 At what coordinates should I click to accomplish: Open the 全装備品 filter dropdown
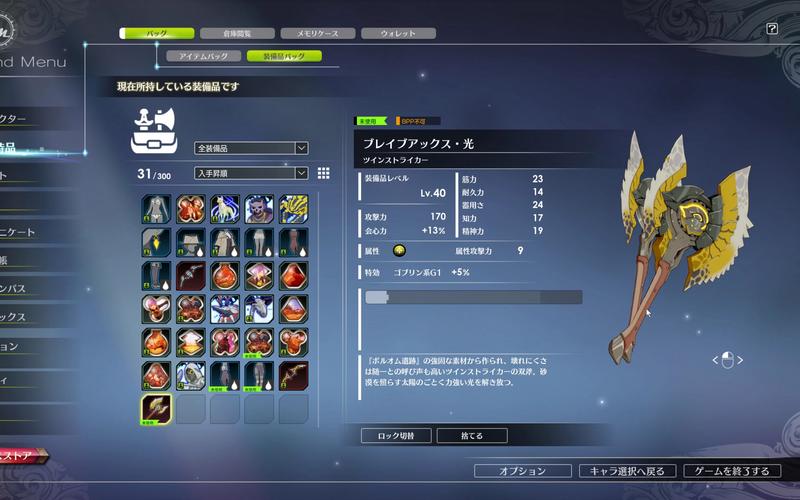click(x=251, y=148)
